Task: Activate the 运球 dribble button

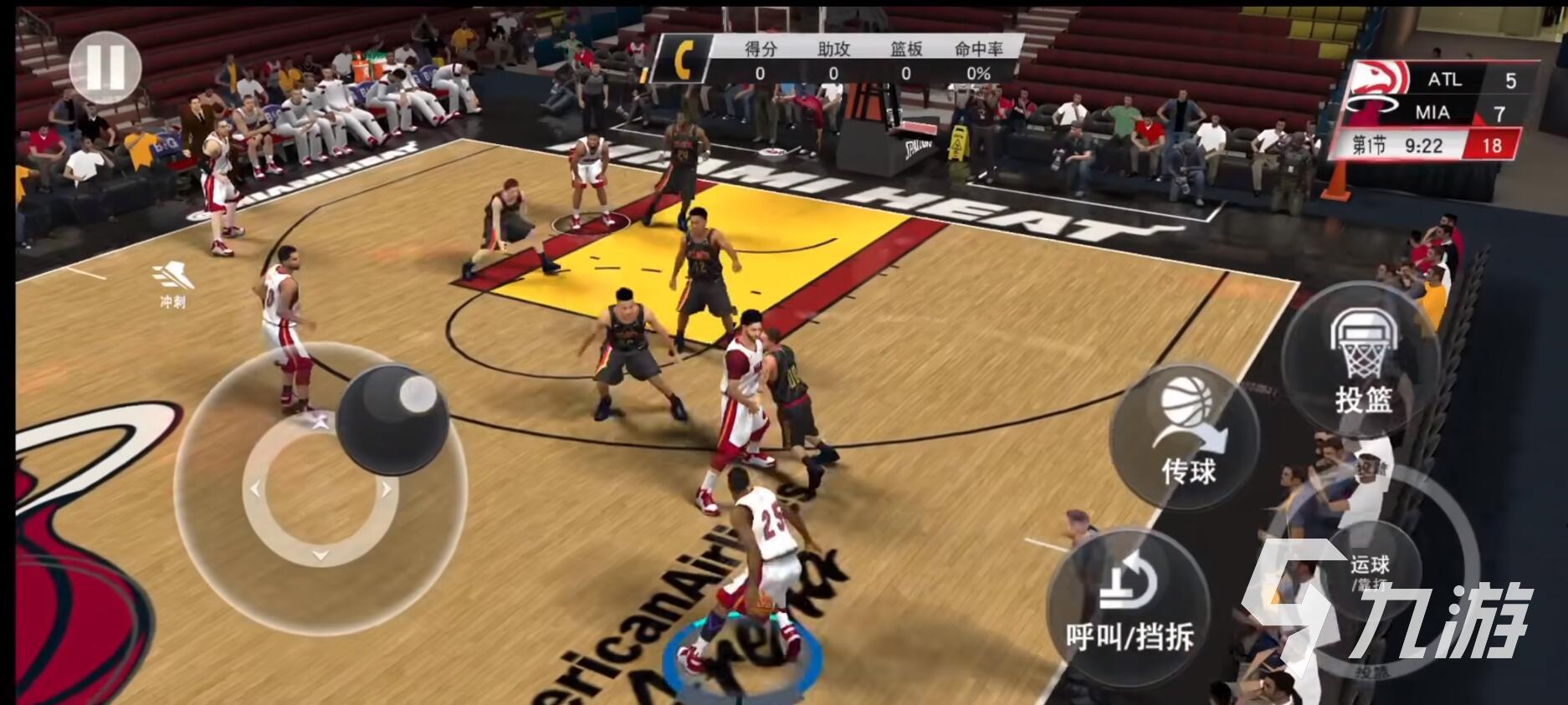Action: [1371, 570]
